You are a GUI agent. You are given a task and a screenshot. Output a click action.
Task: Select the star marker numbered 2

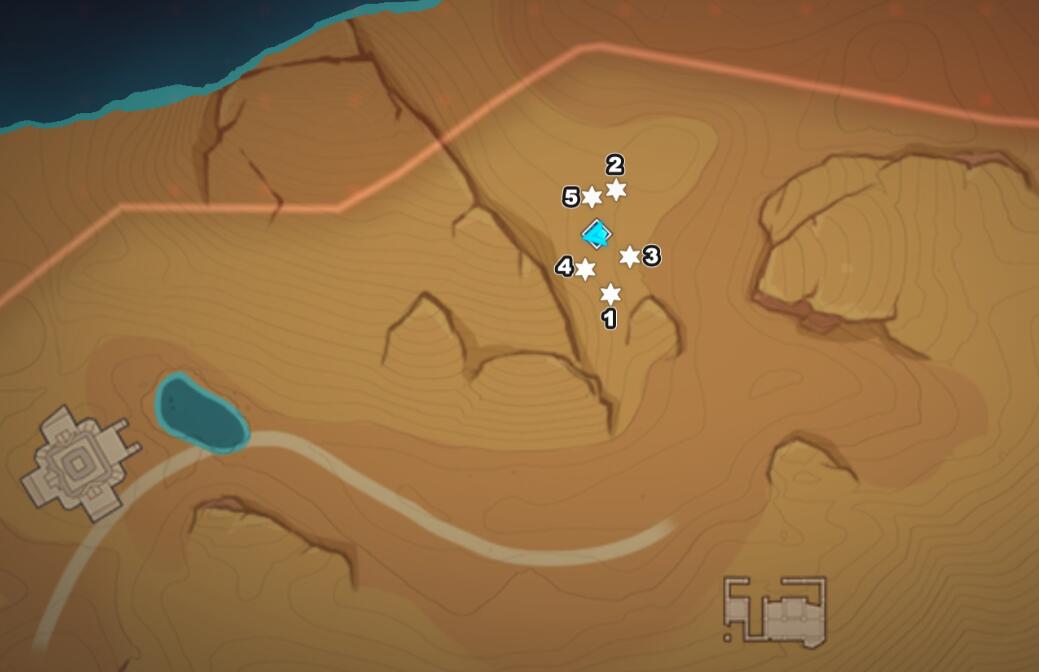tap(616, 190)
